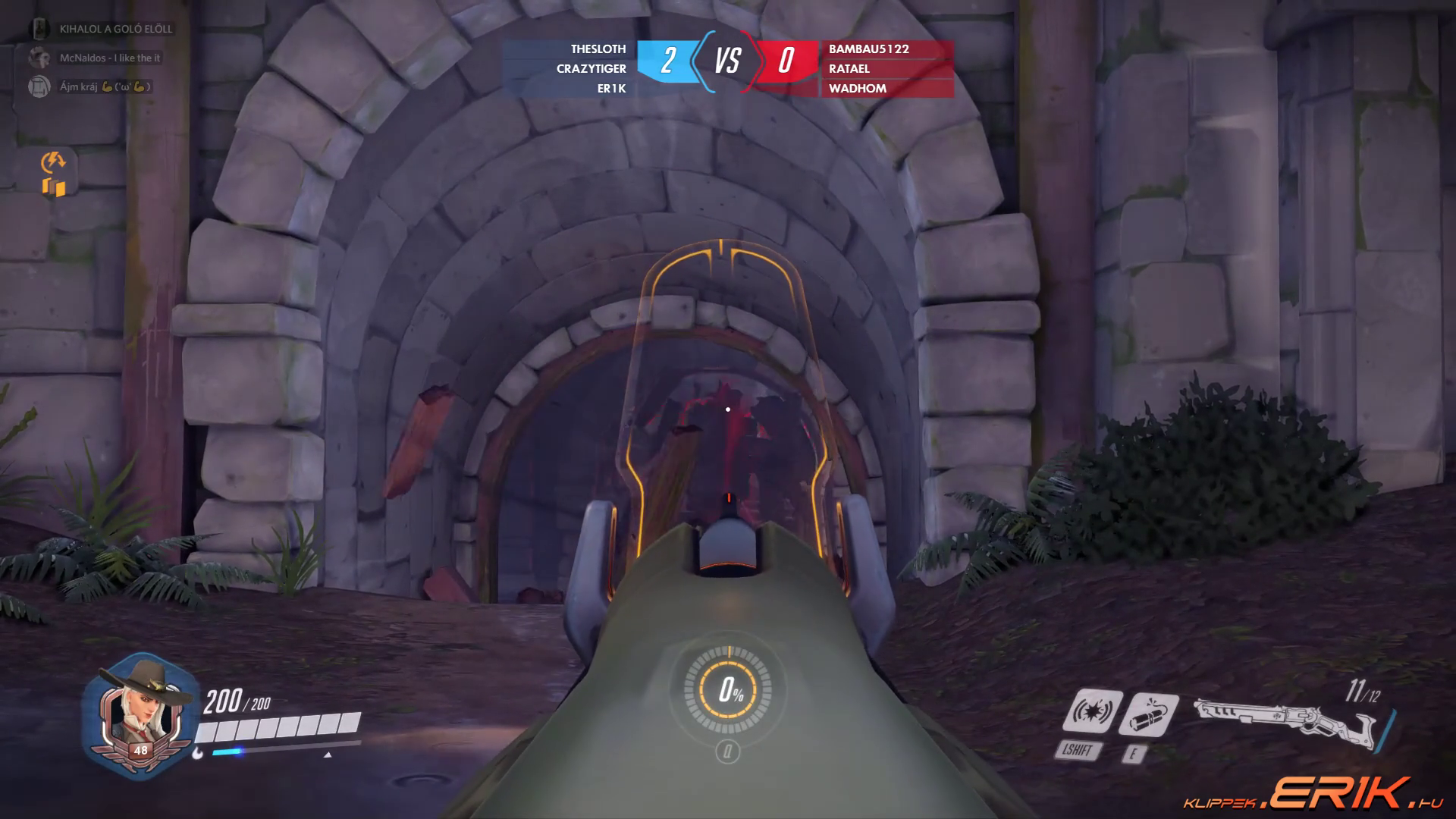1456x819 pixels.
Task: Select WADHOM from the red team list
Action: click(x=857, y=89)
